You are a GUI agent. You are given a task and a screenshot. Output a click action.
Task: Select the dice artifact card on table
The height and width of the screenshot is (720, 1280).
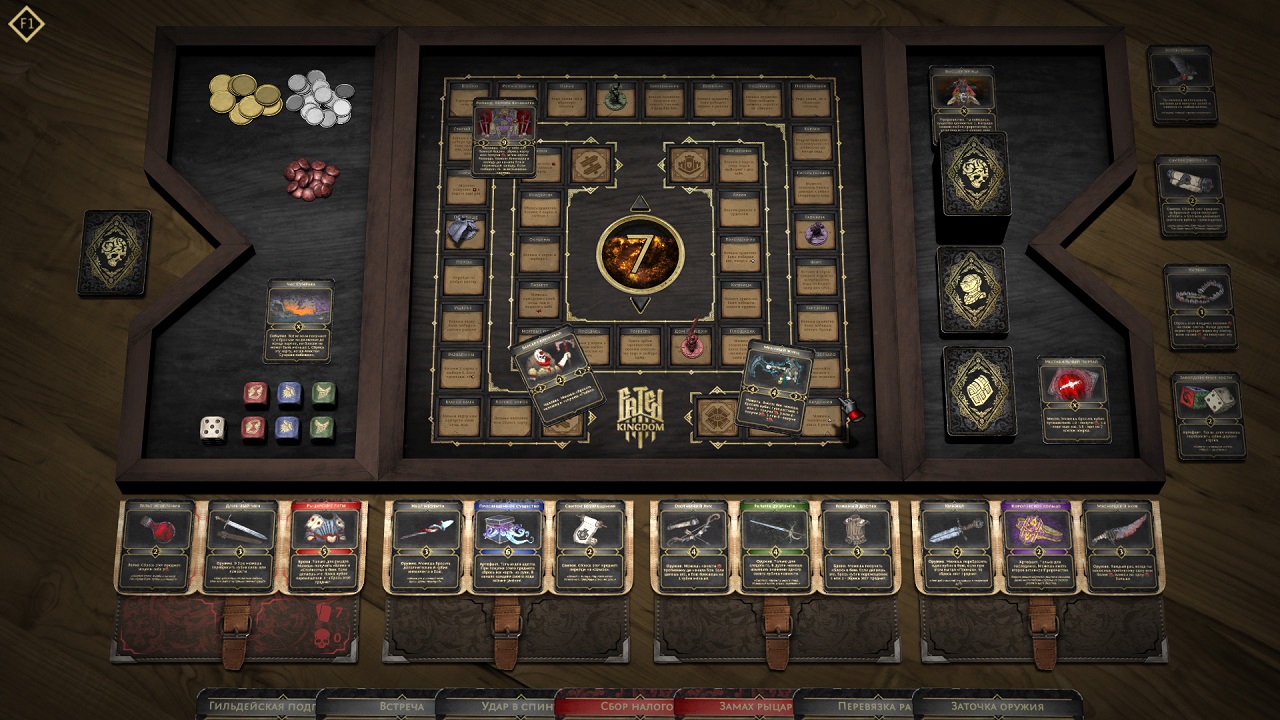[x=1208, y=415]
